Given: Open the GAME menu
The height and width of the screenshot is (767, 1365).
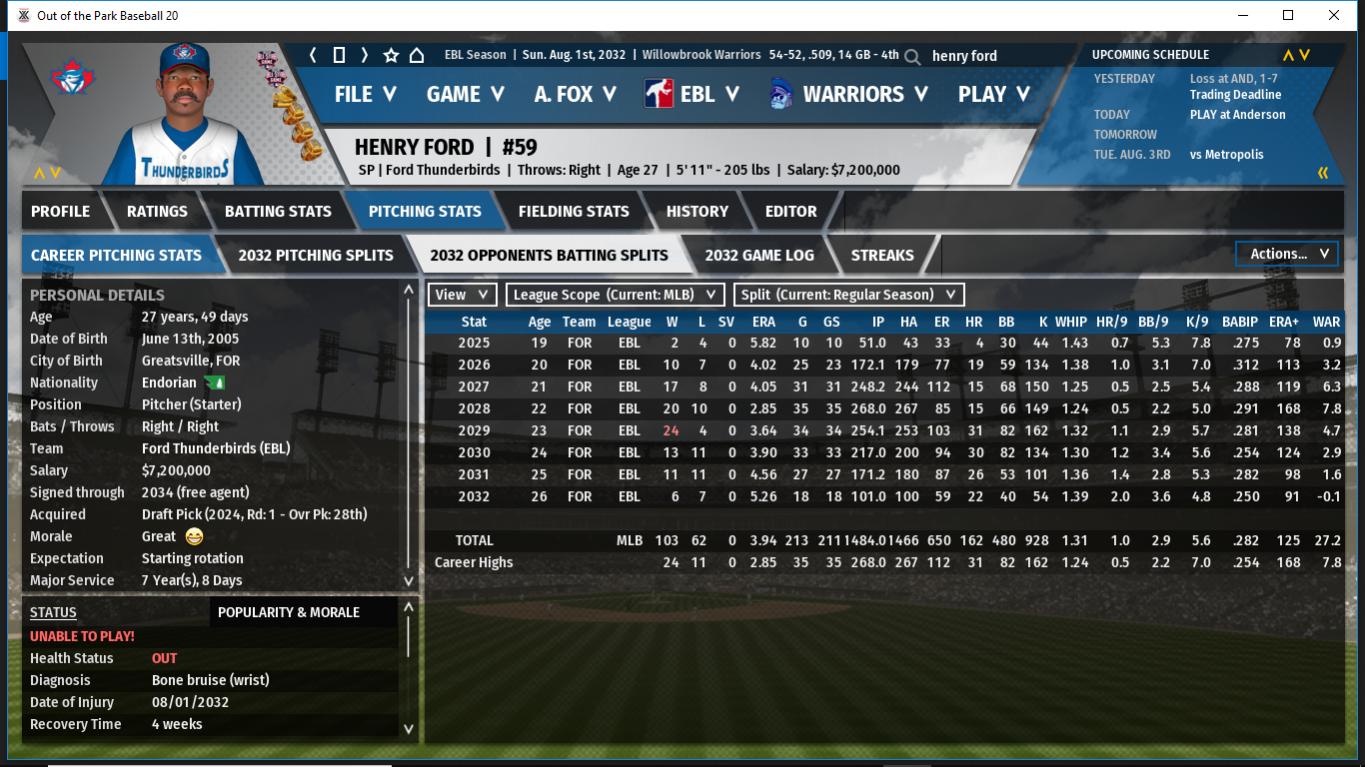Looking at the screenshot, I should (465, 94).
